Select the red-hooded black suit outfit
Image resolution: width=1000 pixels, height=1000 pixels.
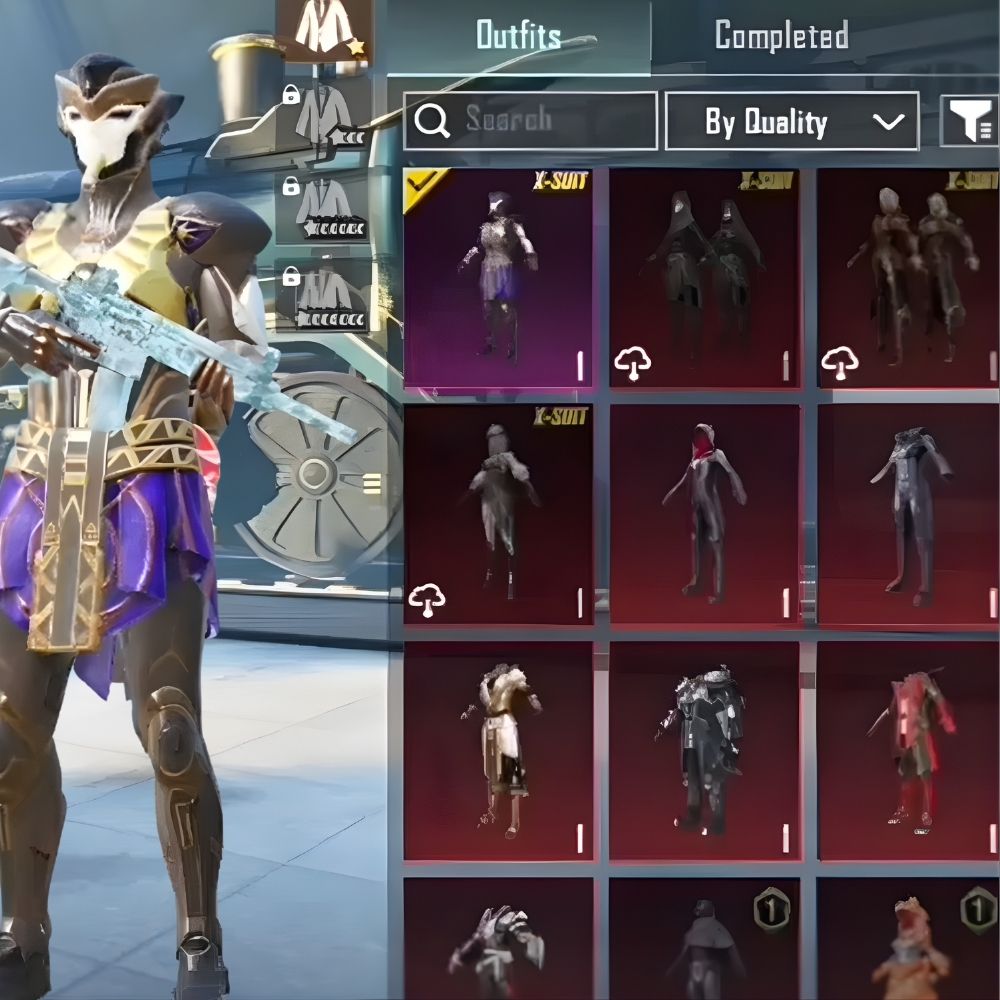click(x=705, y=514)
